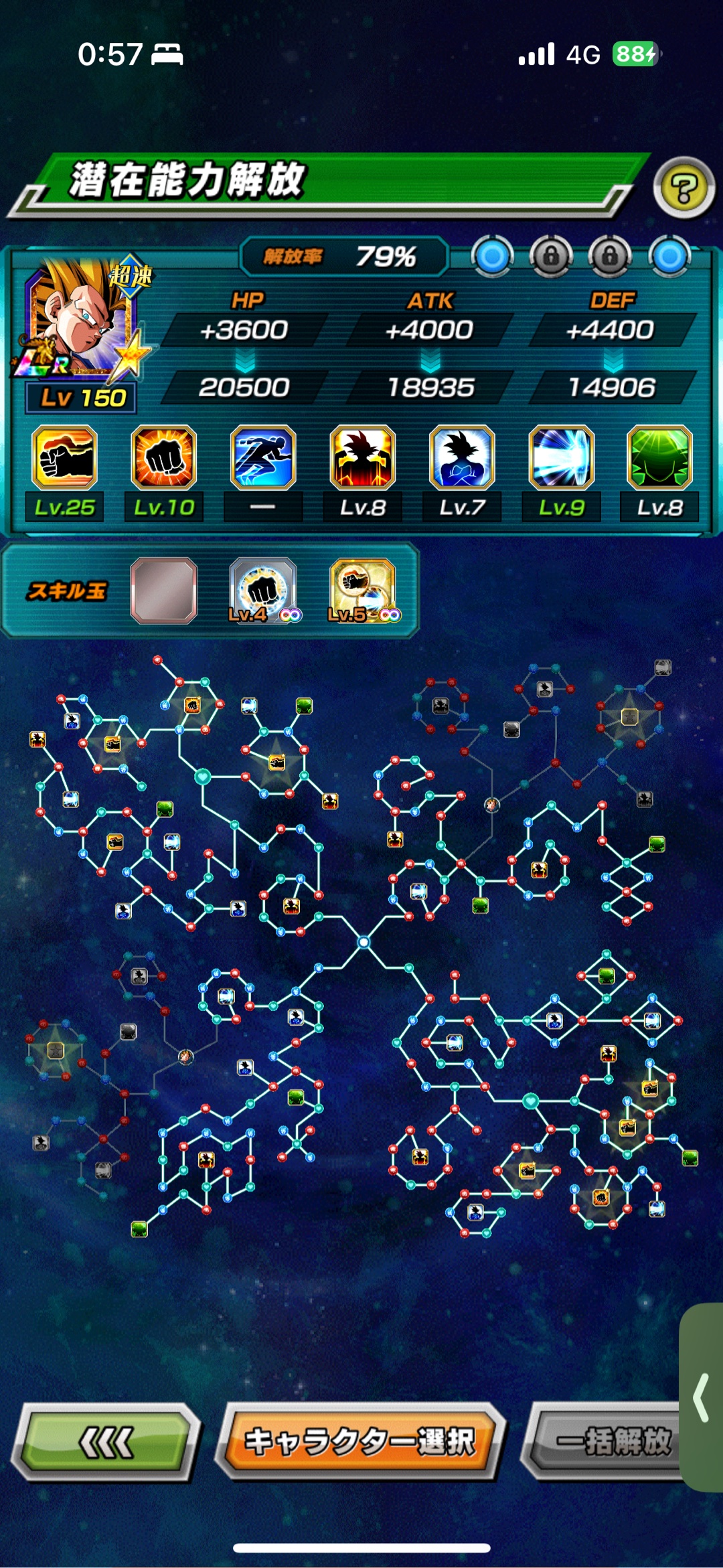Screen dimensions: 723x1568
Task: Expand the green side panel arrow tab
Action: [702, 1397]
